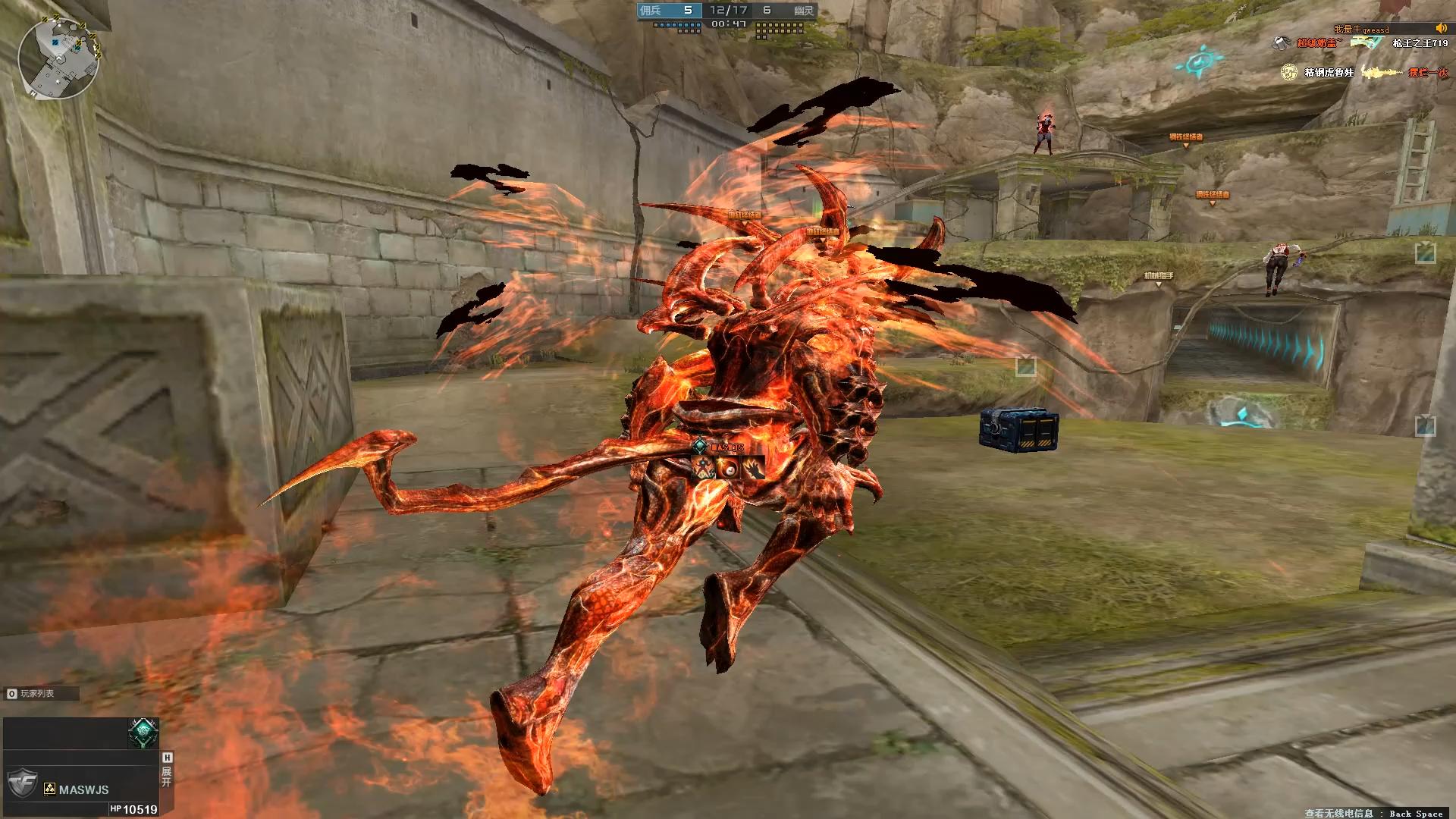Open the circular minimap
This screenshot has height=819, width=1456.
pos(58,59)
